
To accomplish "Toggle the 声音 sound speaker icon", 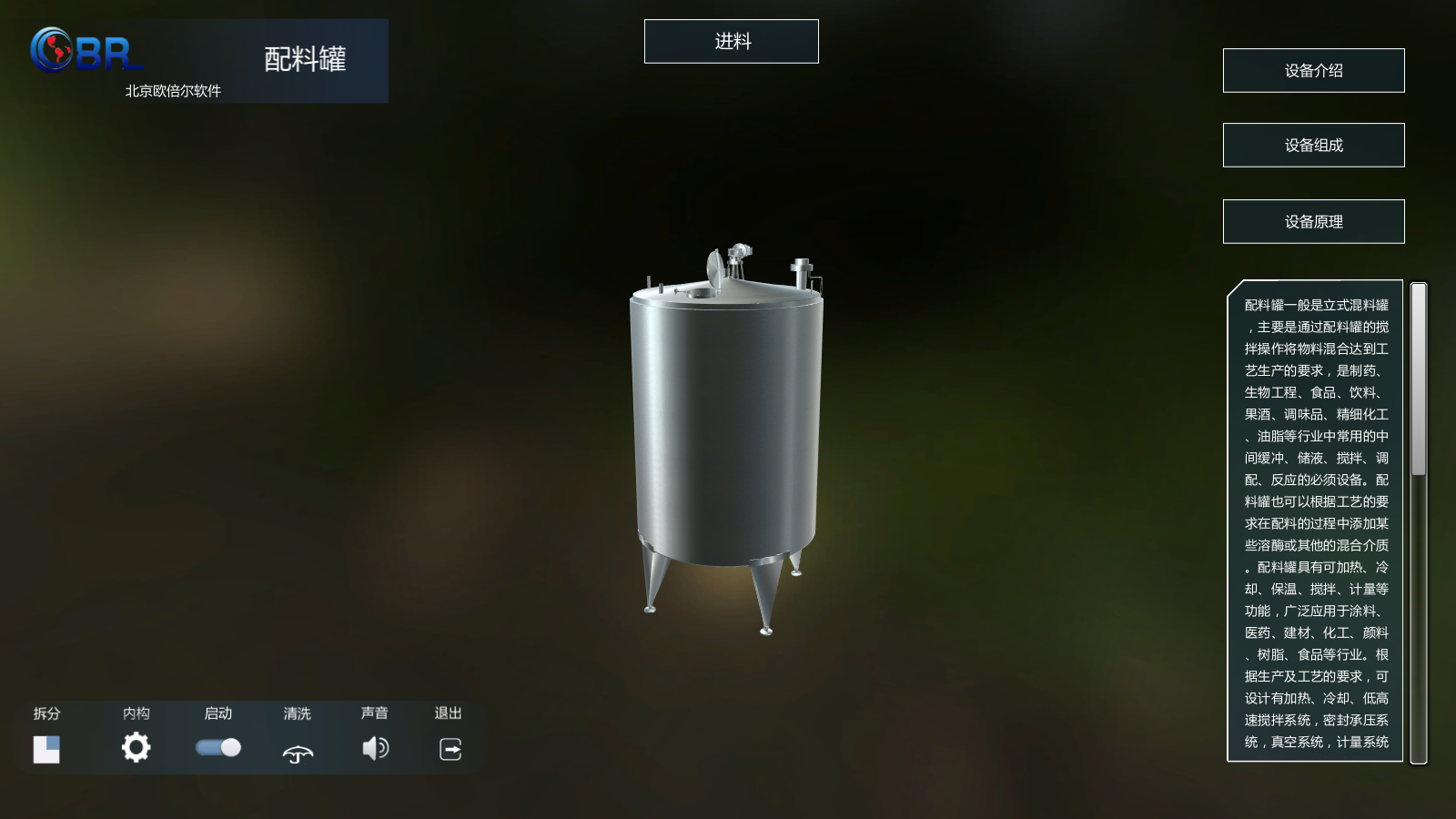I will pyautogui.click(x=375, y=748).
